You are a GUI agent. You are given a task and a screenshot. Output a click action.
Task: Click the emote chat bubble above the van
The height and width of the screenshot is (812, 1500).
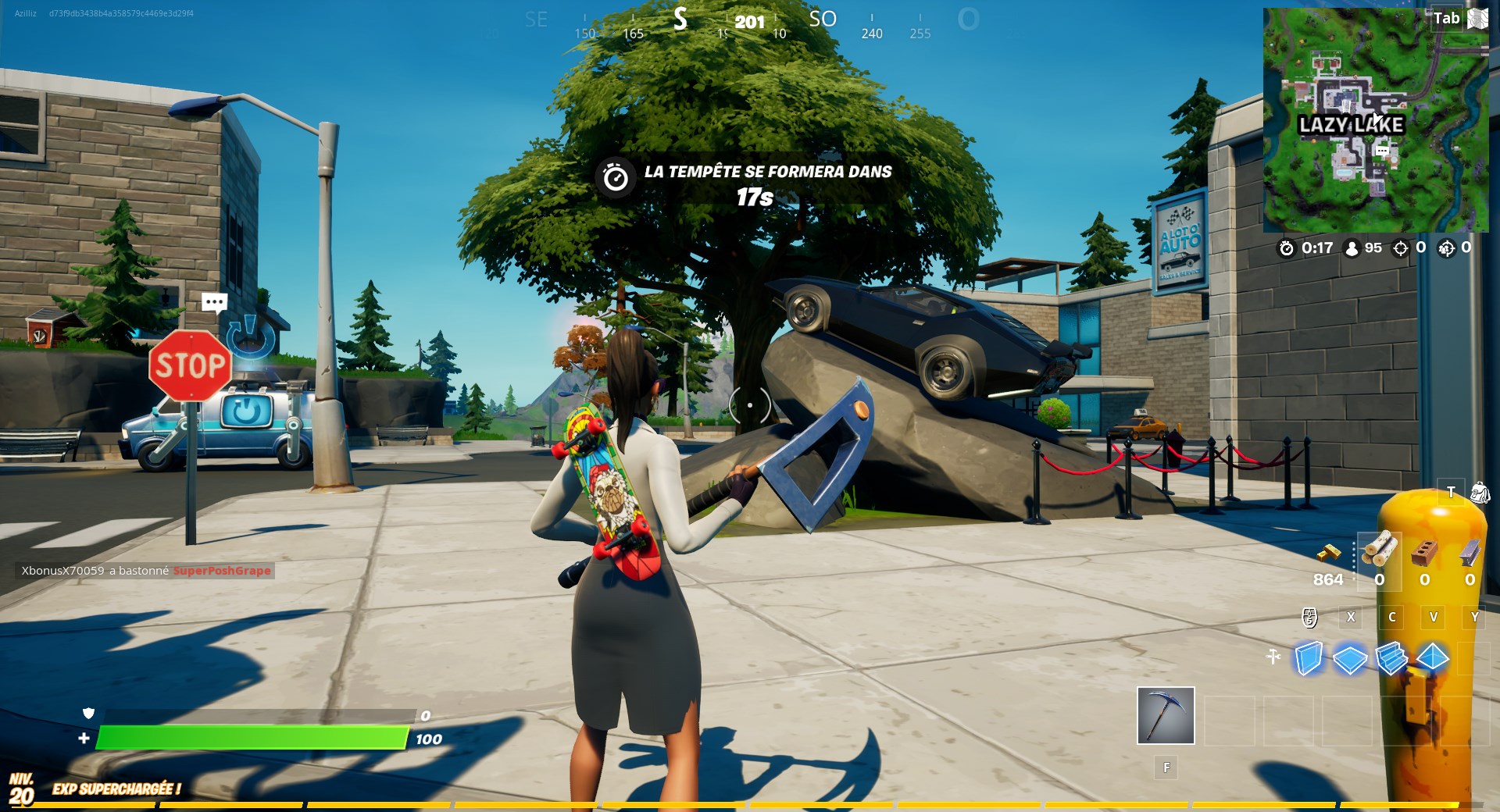pyautogui.click(x=214, y=302)
